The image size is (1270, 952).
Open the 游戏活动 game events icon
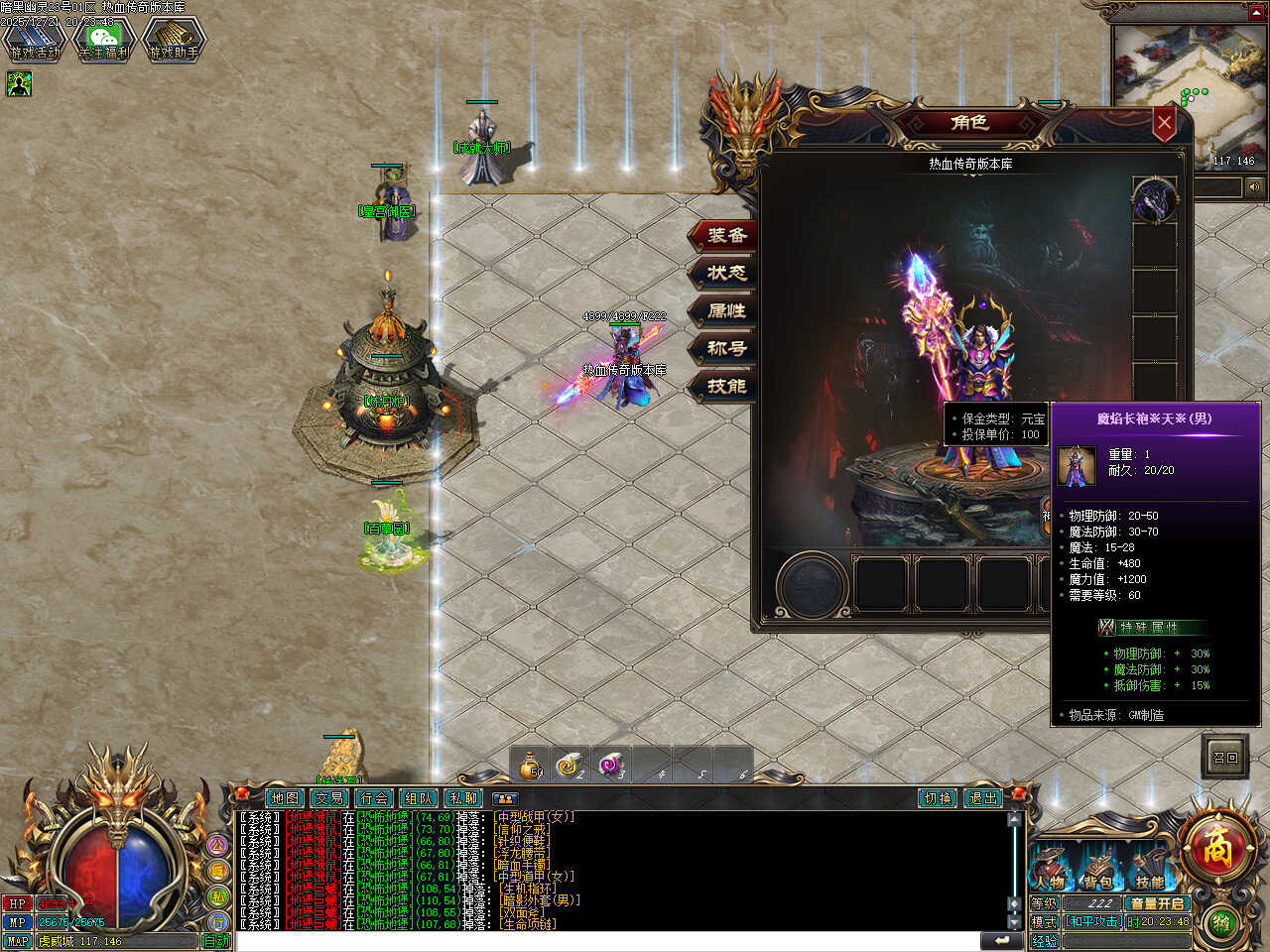tap(34, 40)
